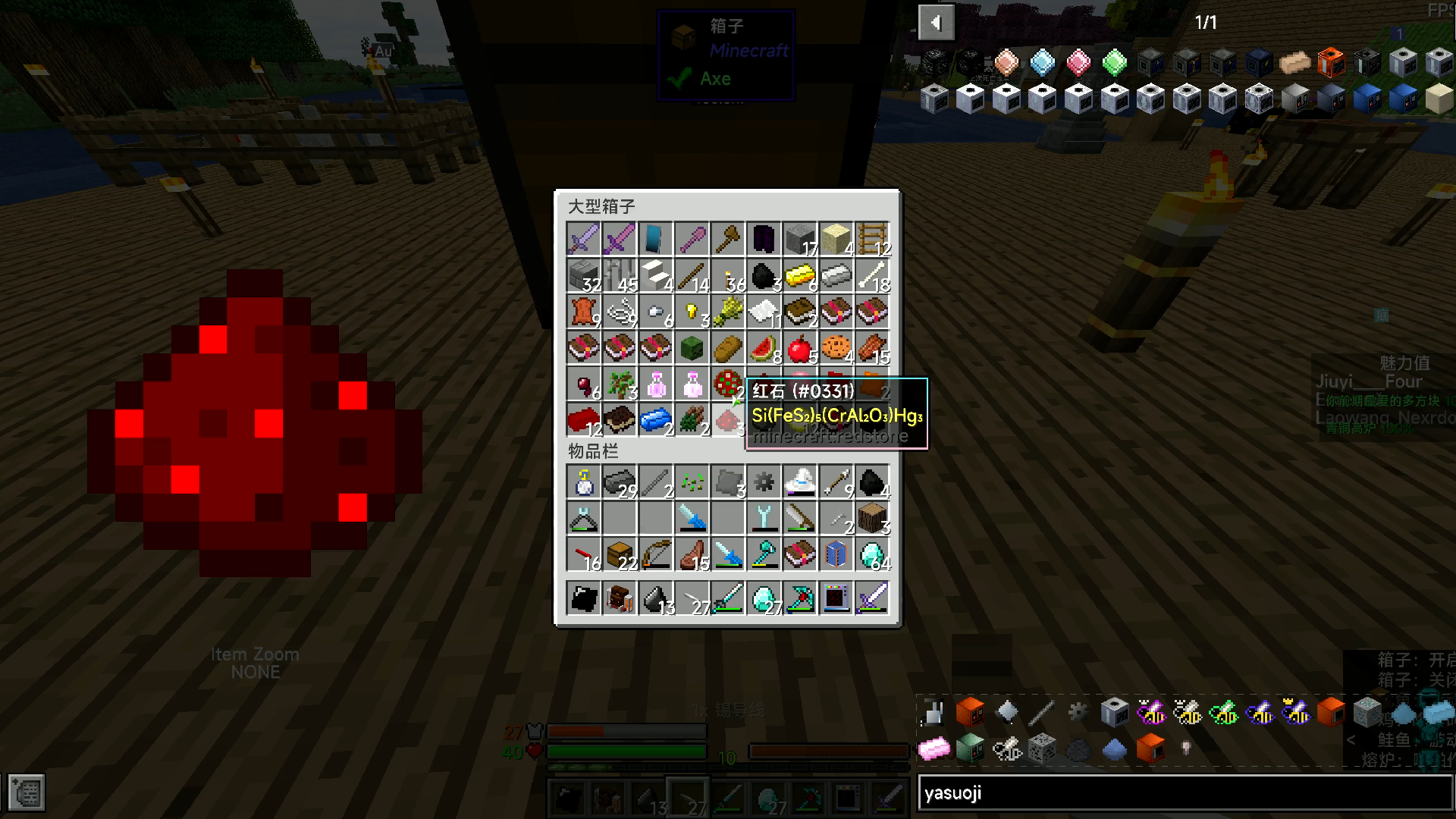
Task: Select the orange furnace block in the bookmark panel
Action: click(x=970, y=711)
